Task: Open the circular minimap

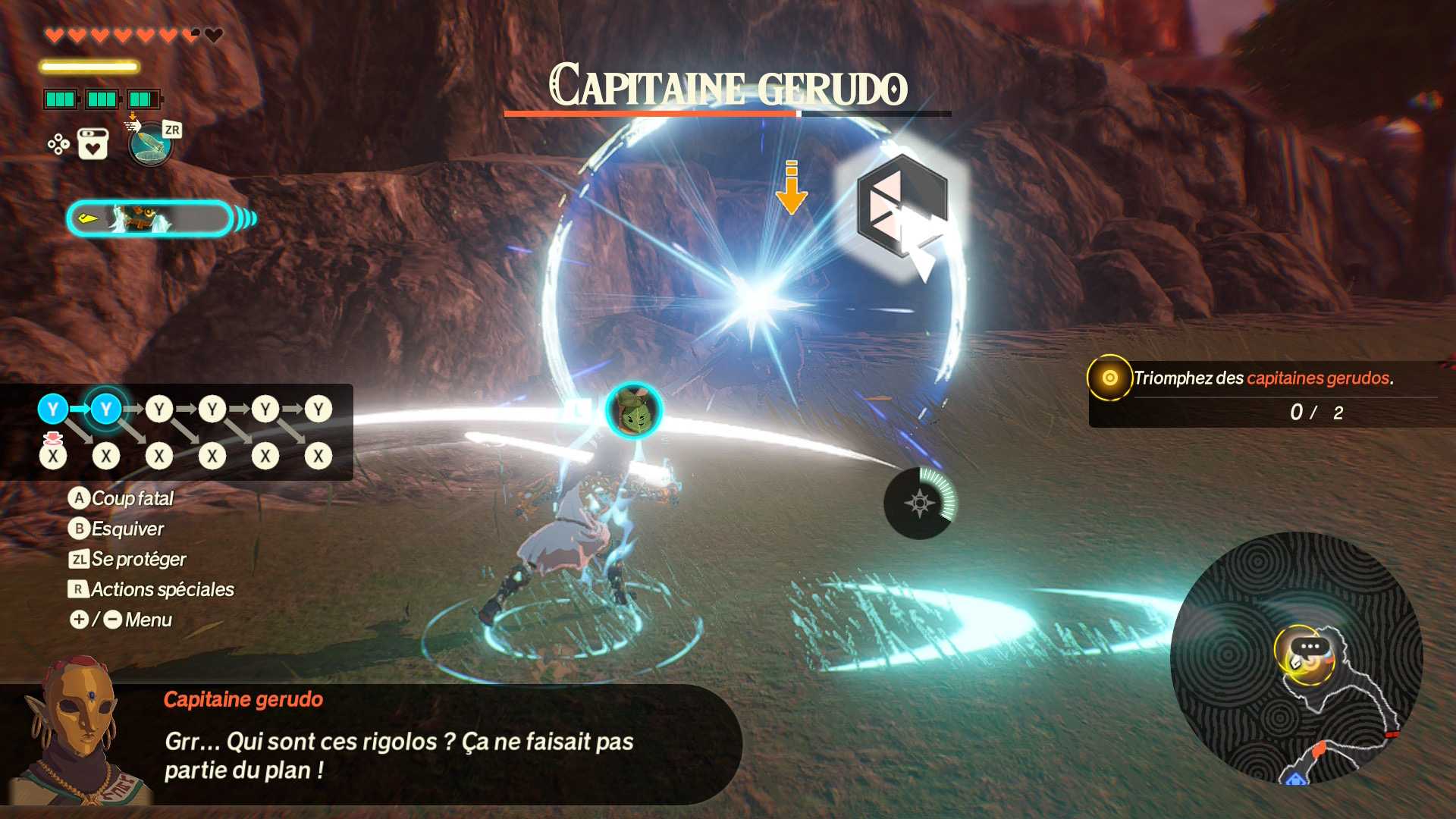Action: [1296, 658]
